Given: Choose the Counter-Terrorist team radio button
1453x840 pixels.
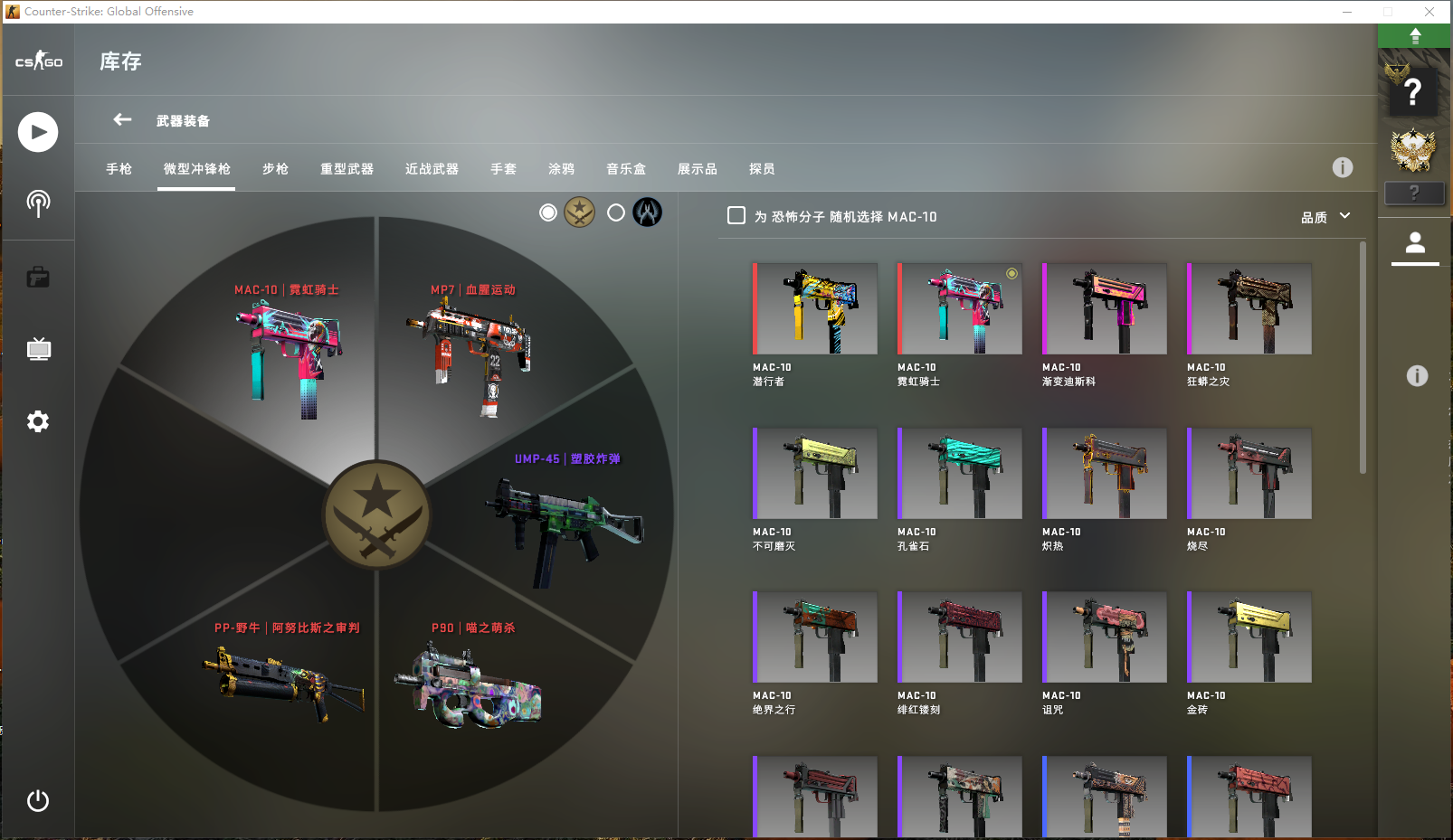Looking at the screenshot, I should (616, 212).
